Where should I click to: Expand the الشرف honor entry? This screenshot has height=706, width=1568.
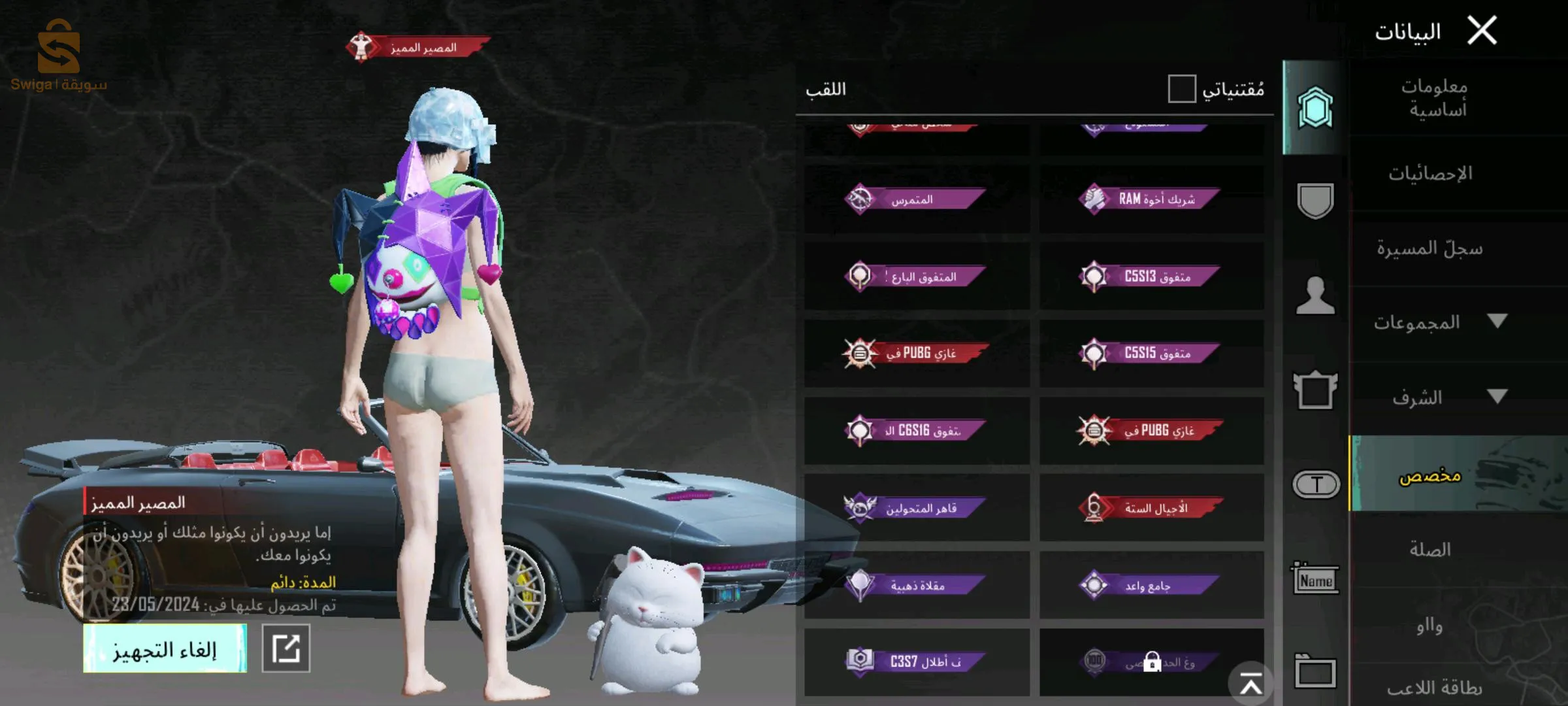1437,397
